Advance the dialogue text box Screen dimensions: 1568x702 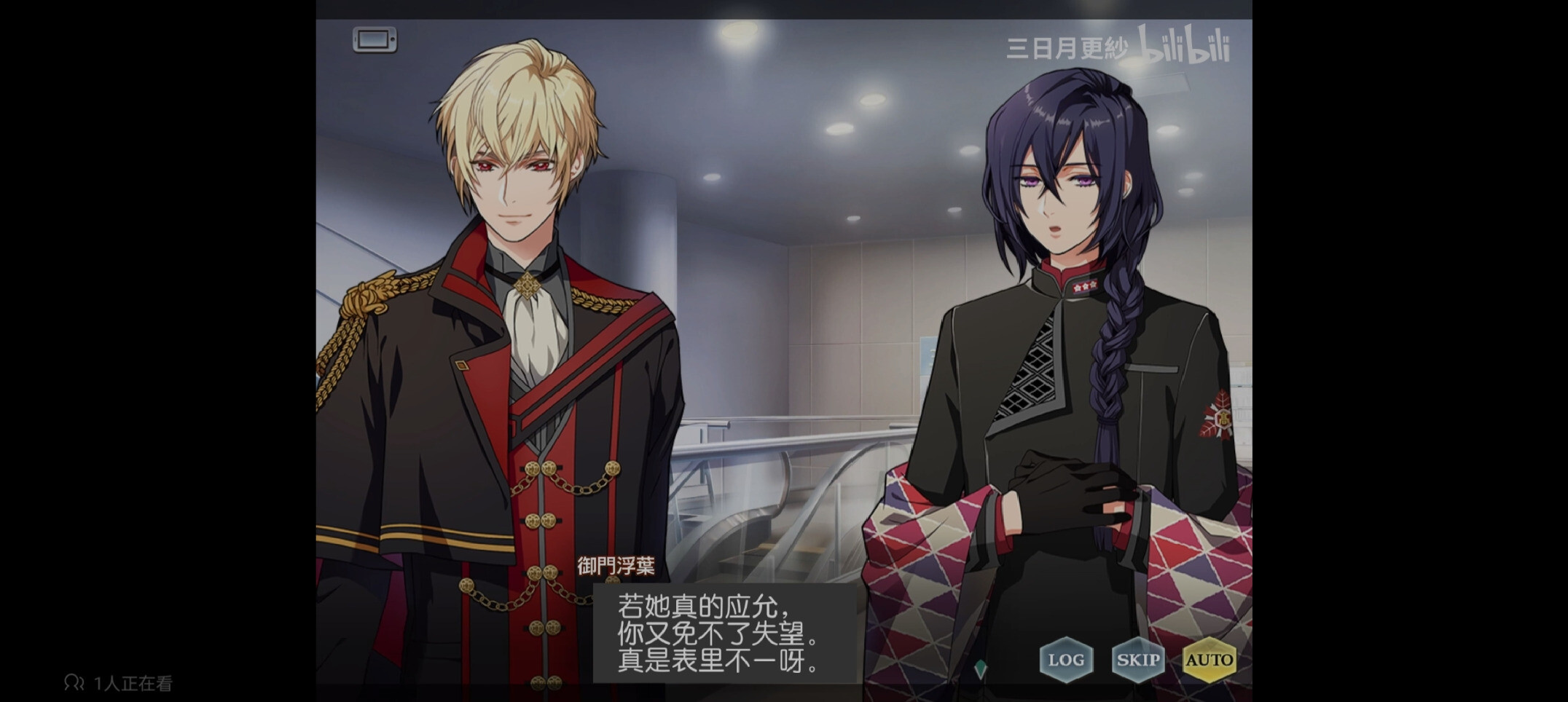(726, 633)
